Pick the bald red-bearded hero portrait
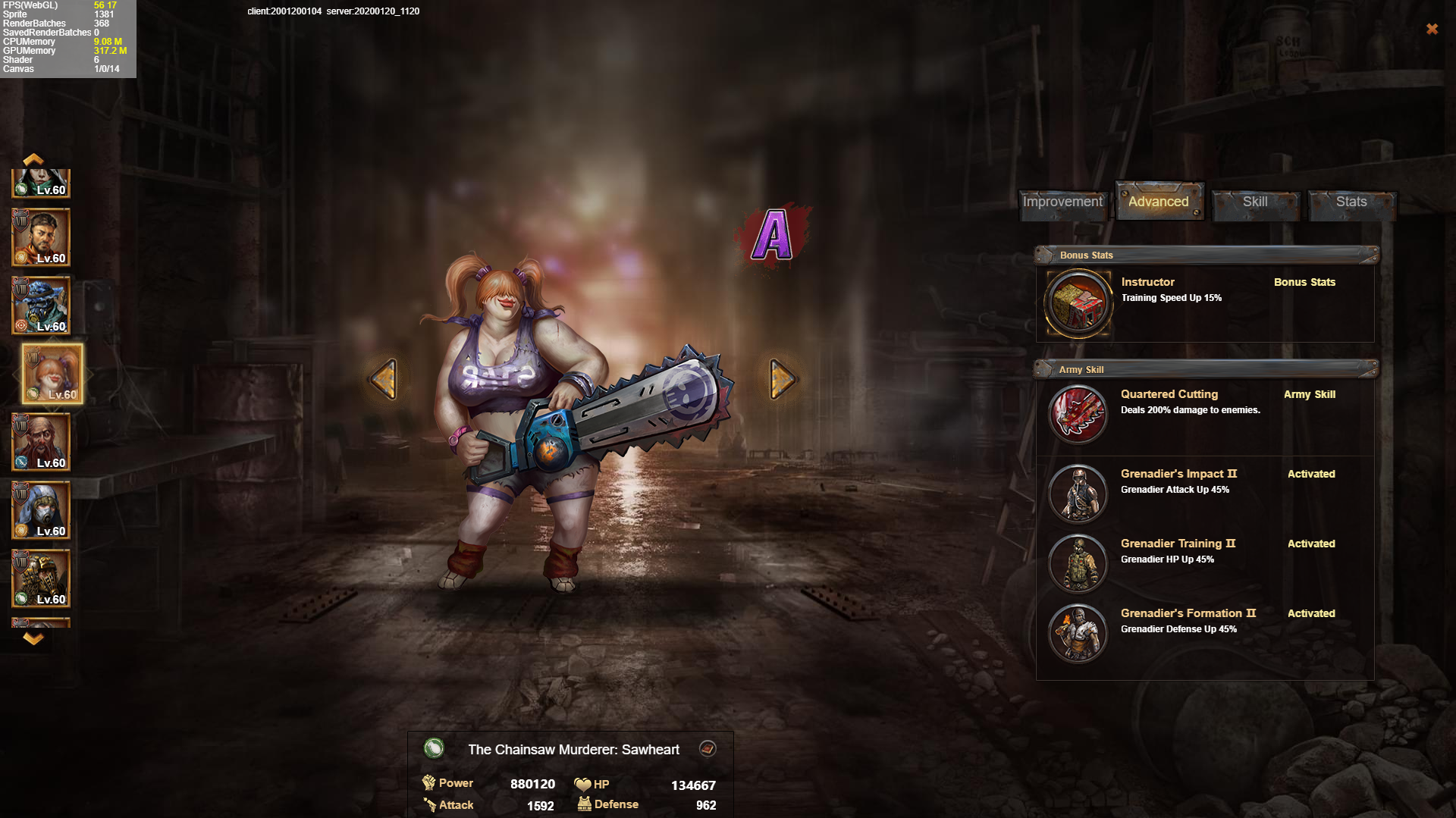The width and height of the screenshot is (1456, 818). click(41, 442)
